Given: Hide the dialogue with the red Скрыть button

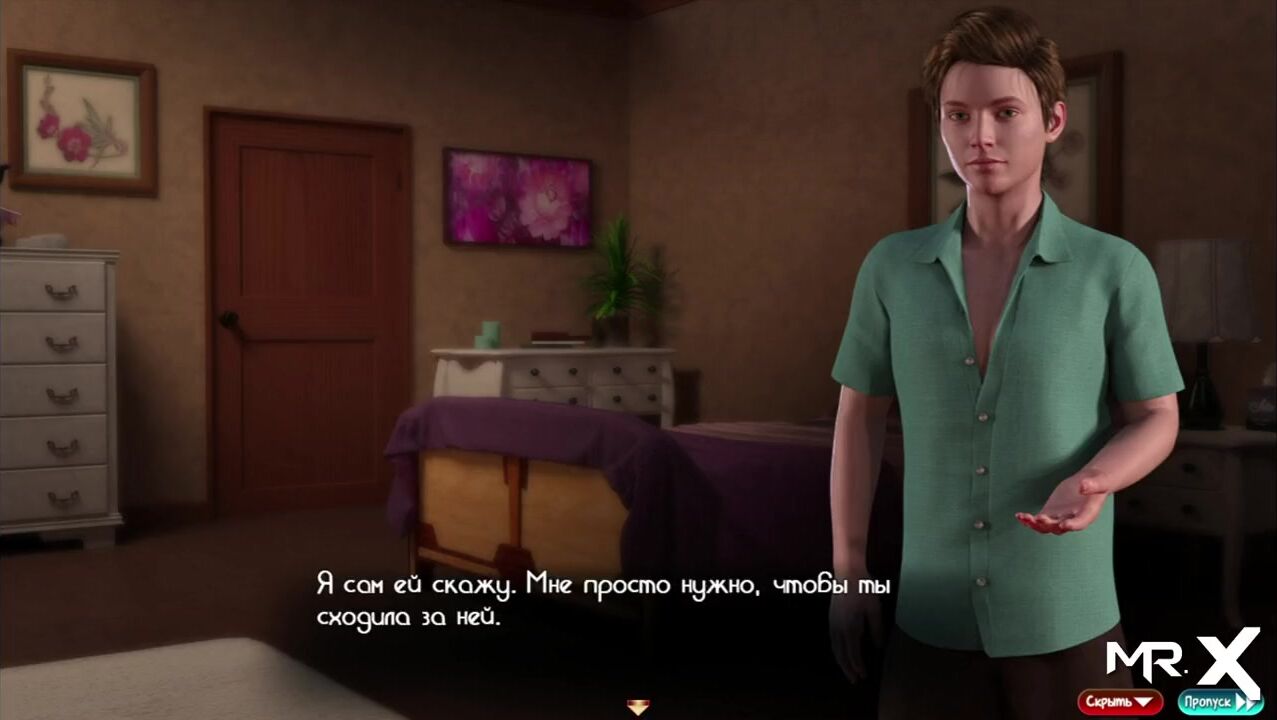Looking at the screenshot, I should click(x=1119, y=702).
